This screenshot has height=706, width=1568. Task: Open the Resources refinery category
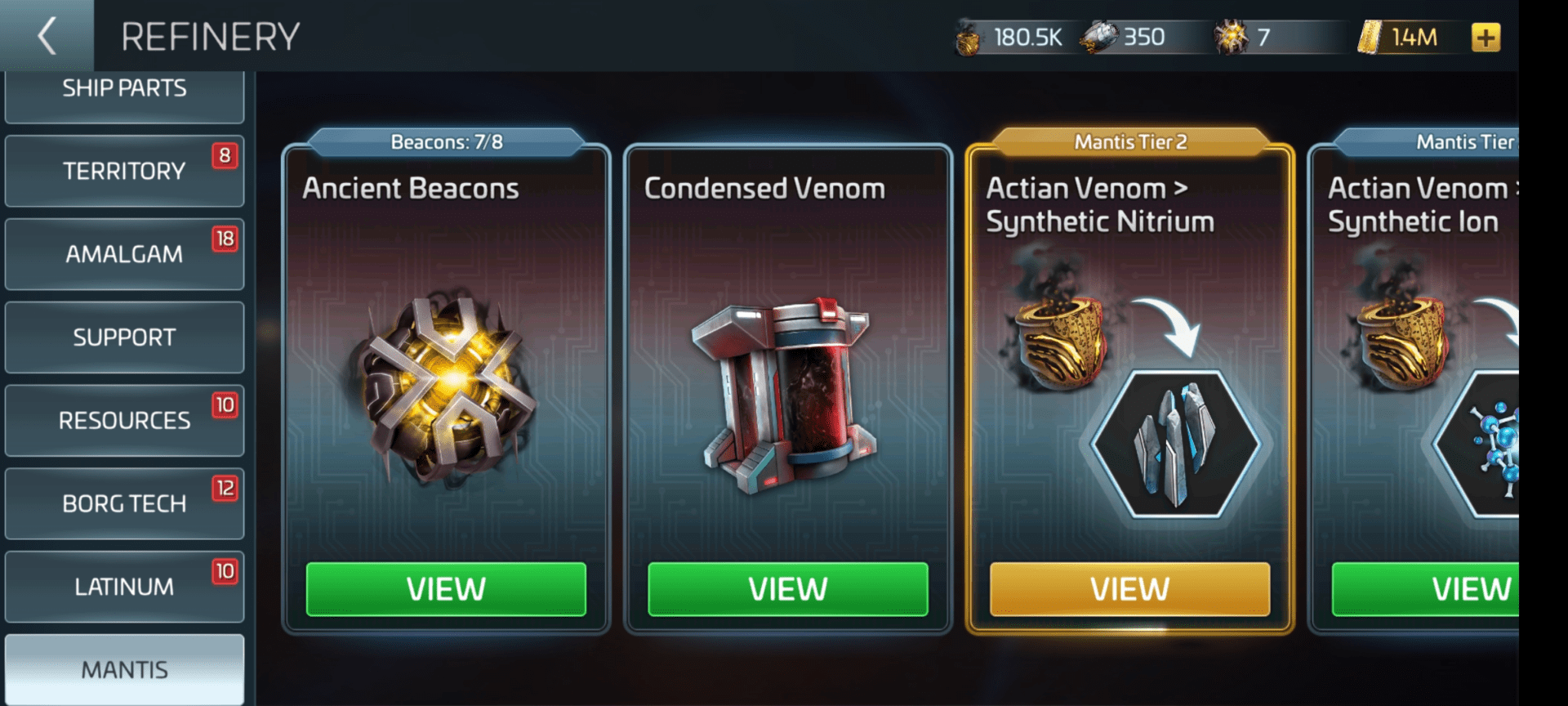click(124, 421)
